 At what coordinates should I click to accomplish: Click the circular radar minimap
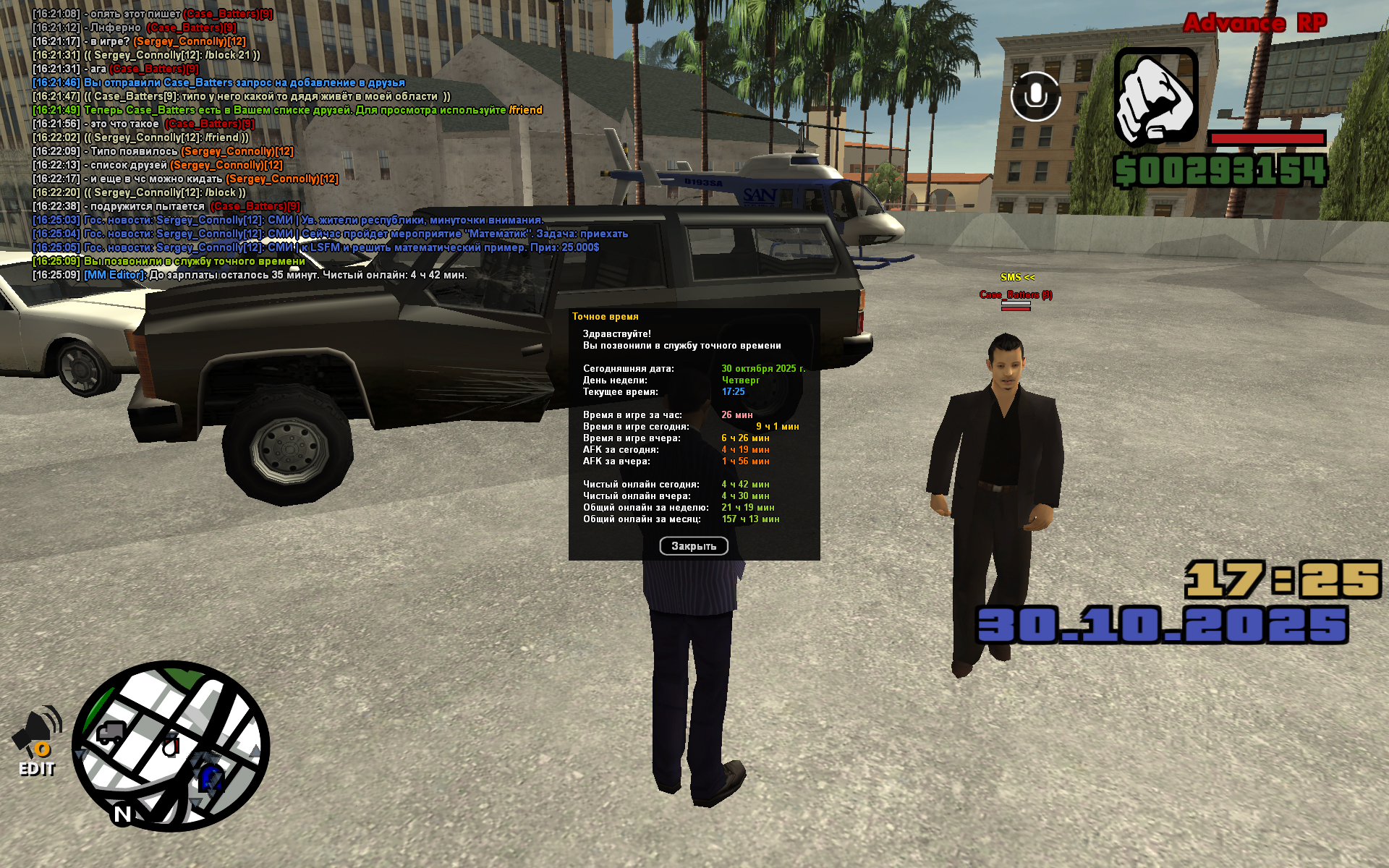[171, 746]
